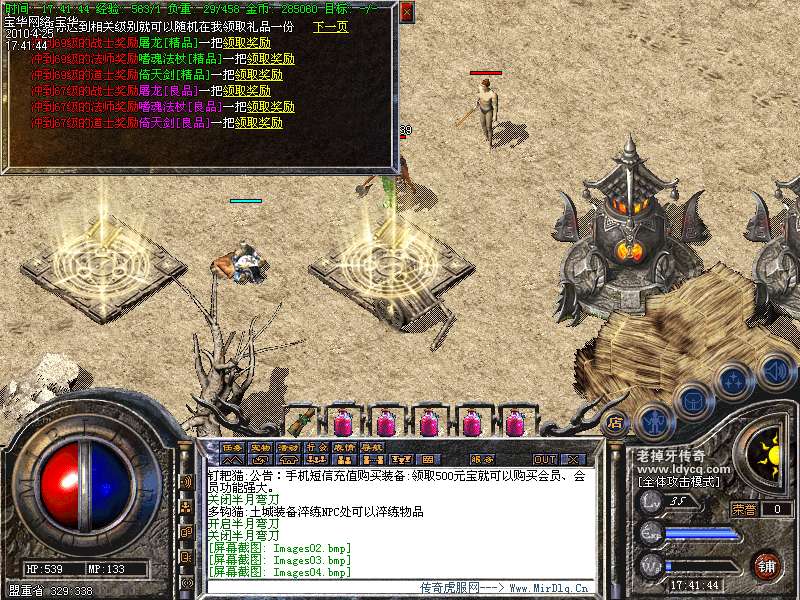
Task: Open the character status icon
Action: pos(653,420)
